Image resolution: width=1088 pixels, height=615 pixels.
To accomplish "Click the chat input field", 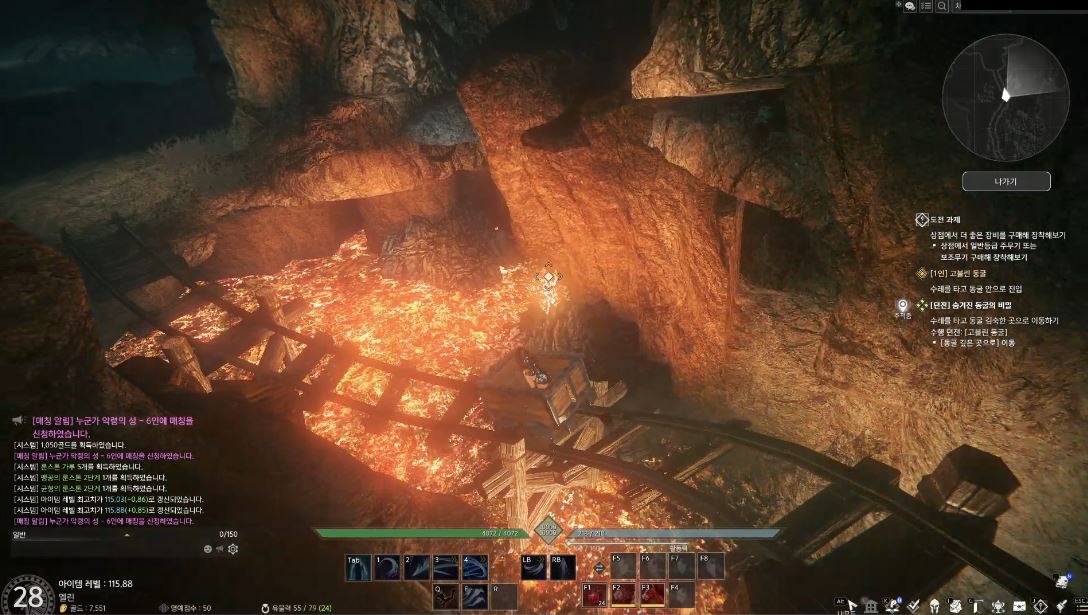I will click(x=100, y=548).
